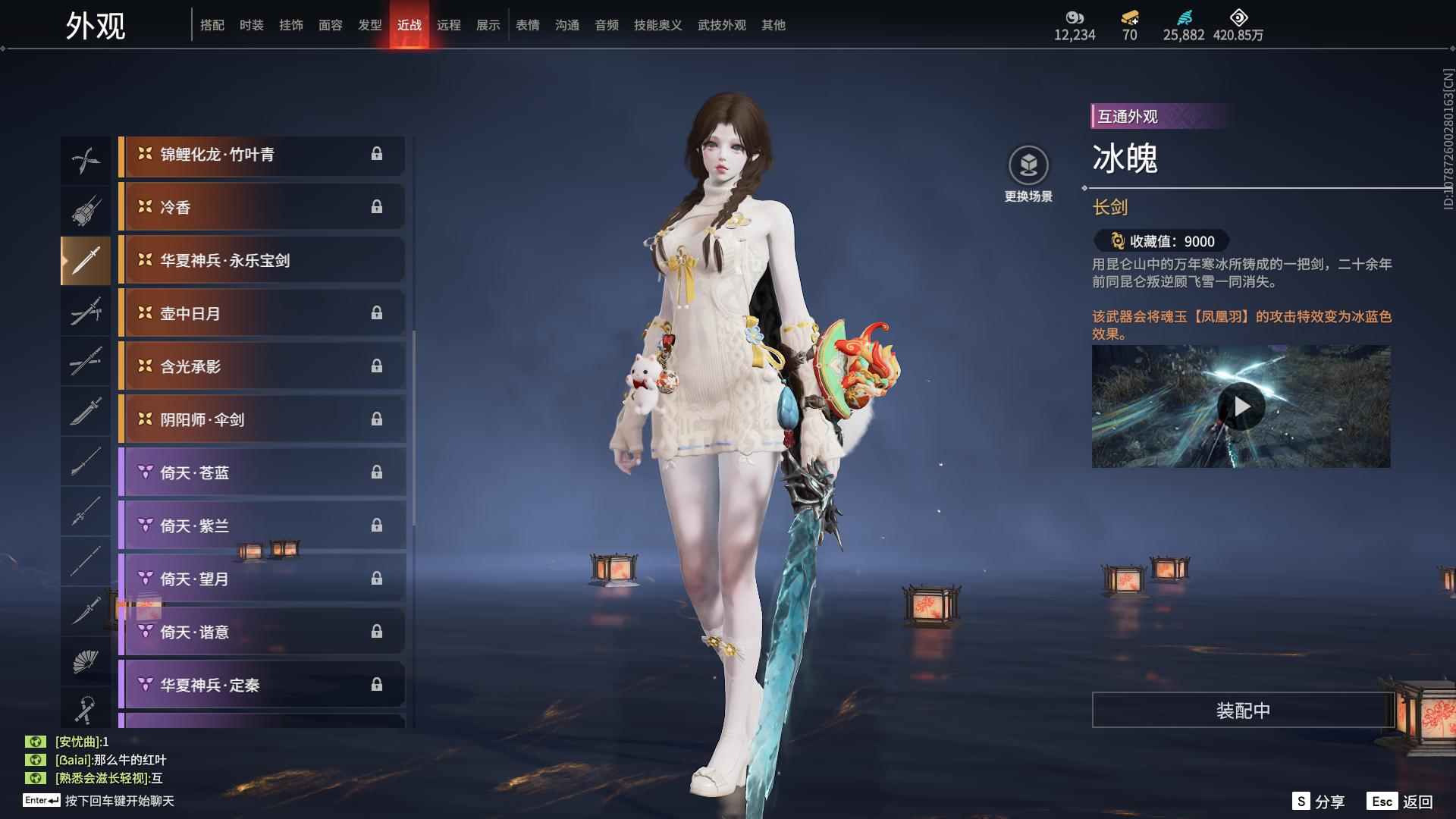Select the 发型 tab
The width and height of the screenshot is (1456, 819).
[x=369, y=25]
